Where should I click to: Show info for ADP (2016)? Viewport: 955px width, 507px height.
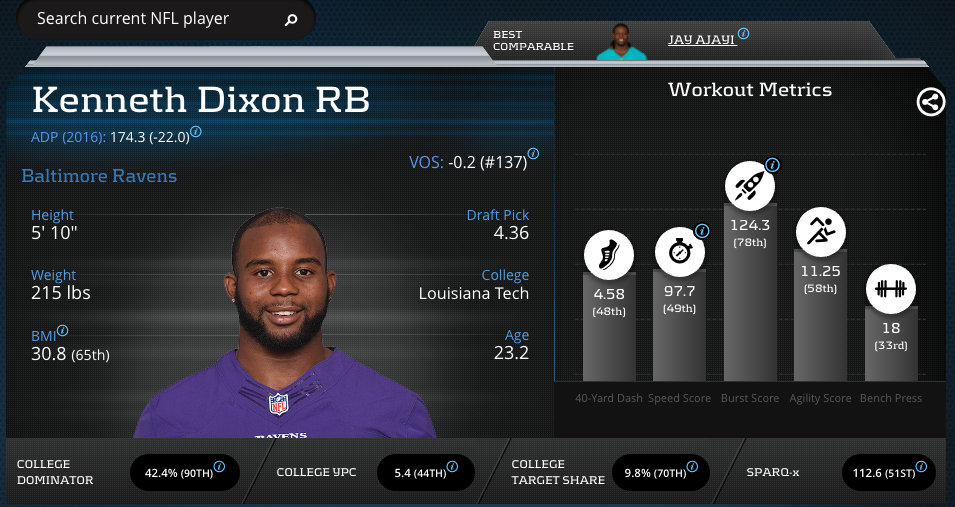[x=196, y=131]
